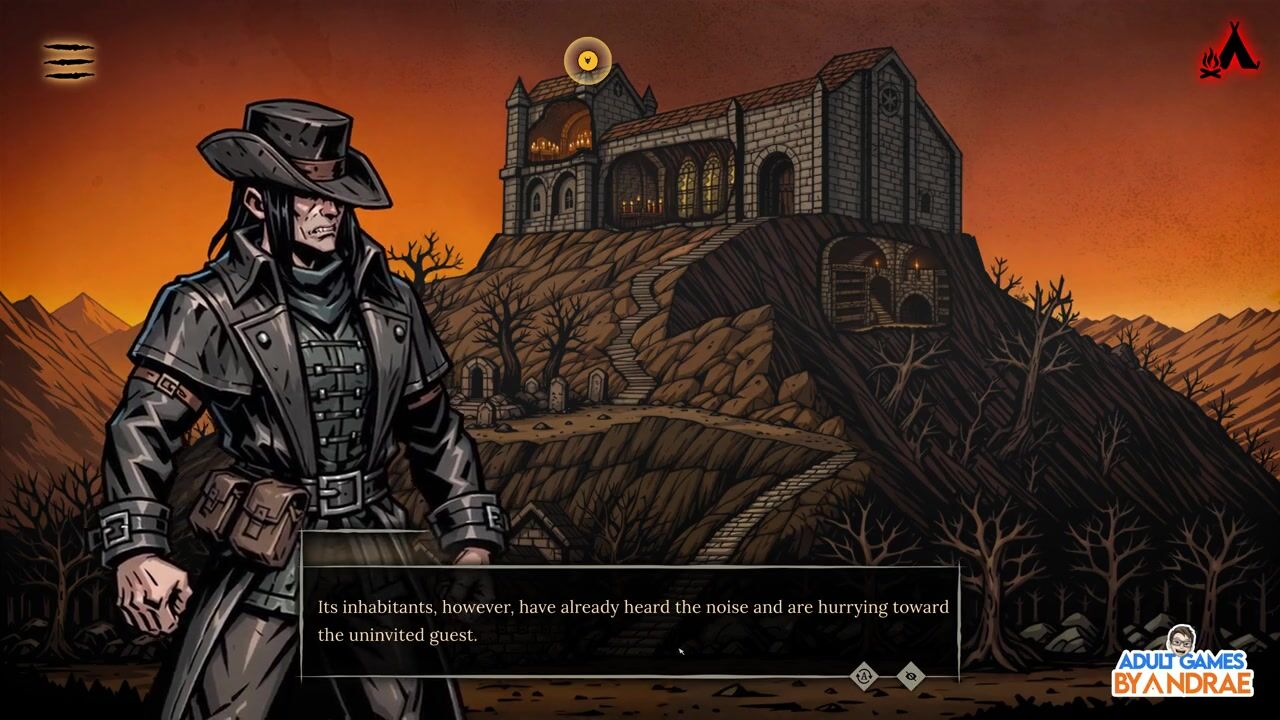Image resolution: width=1280 pixels, height=720 pixels.
Task: Open the claw-mark menu icon
Action: [x=69, y=61]
